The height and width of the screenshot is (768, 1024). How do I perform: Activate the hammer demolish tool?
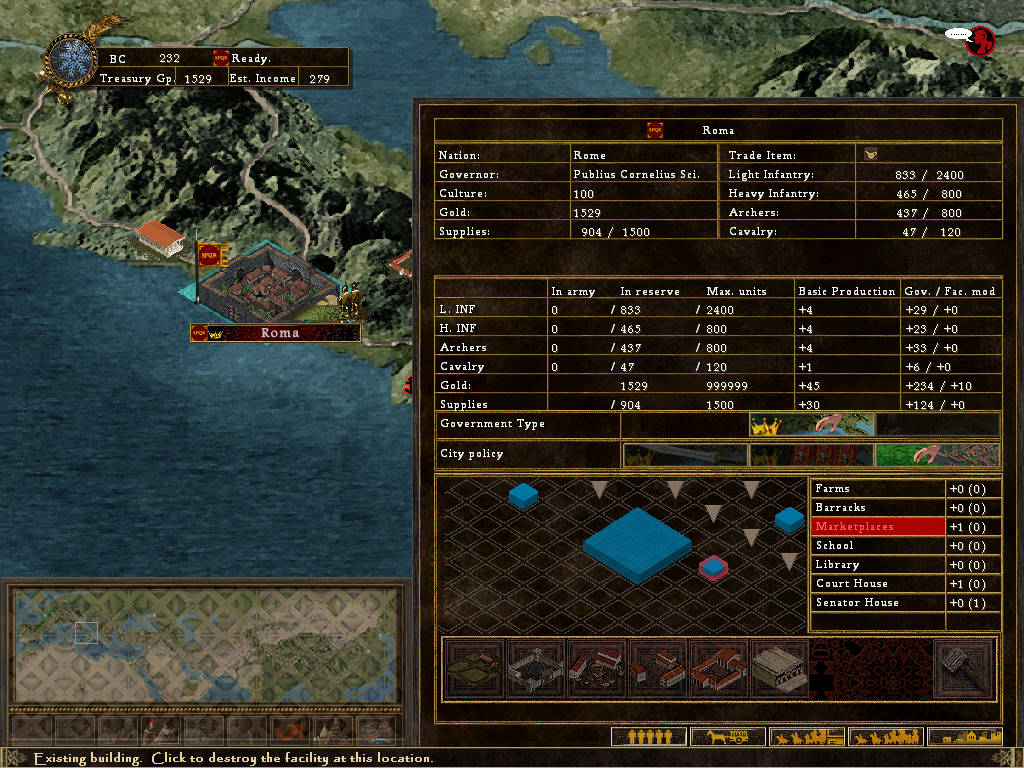point(964,668)
